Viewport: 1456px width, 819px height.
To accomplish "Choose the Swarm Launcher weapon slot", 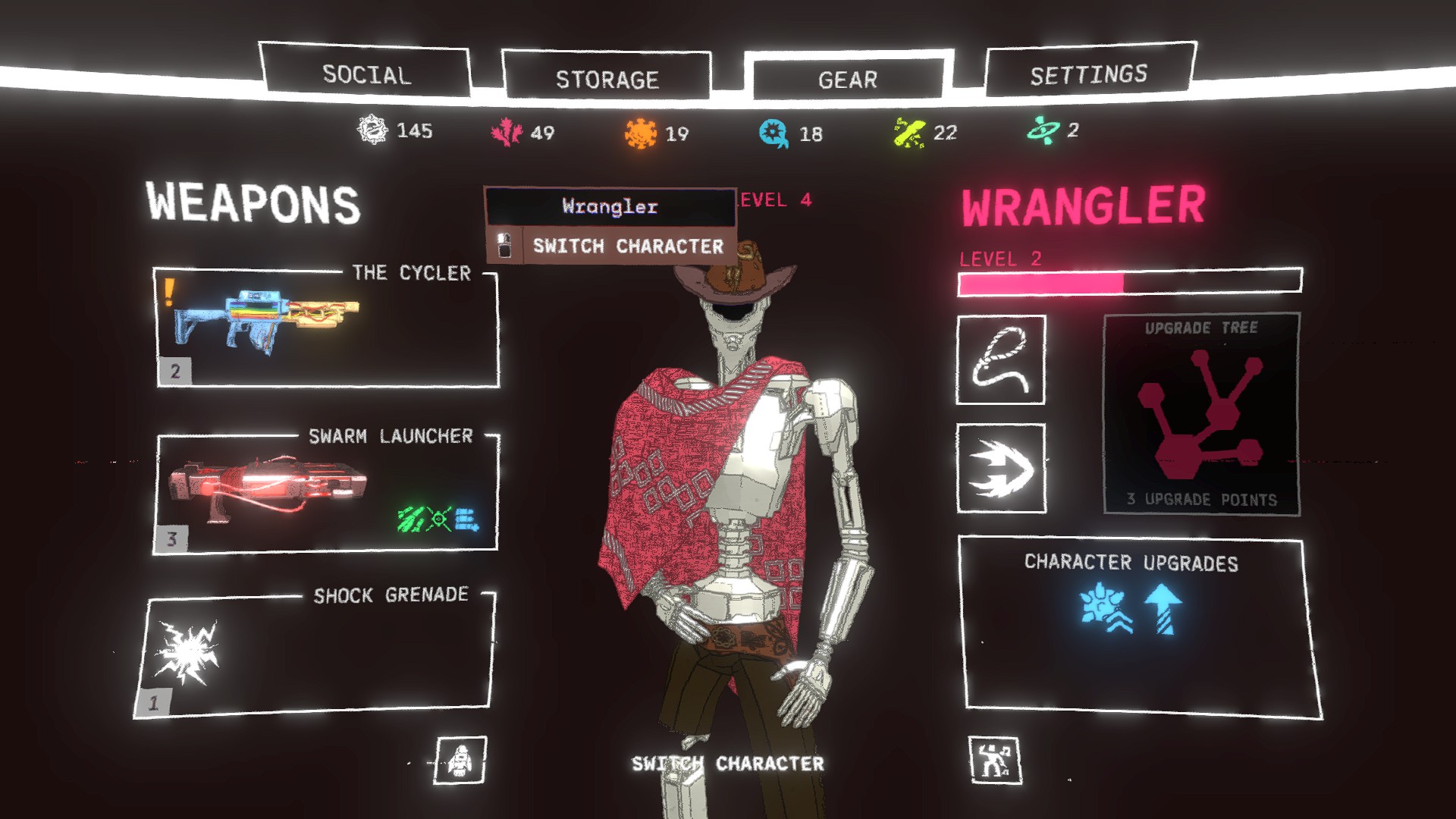I will tap(327, 493).
